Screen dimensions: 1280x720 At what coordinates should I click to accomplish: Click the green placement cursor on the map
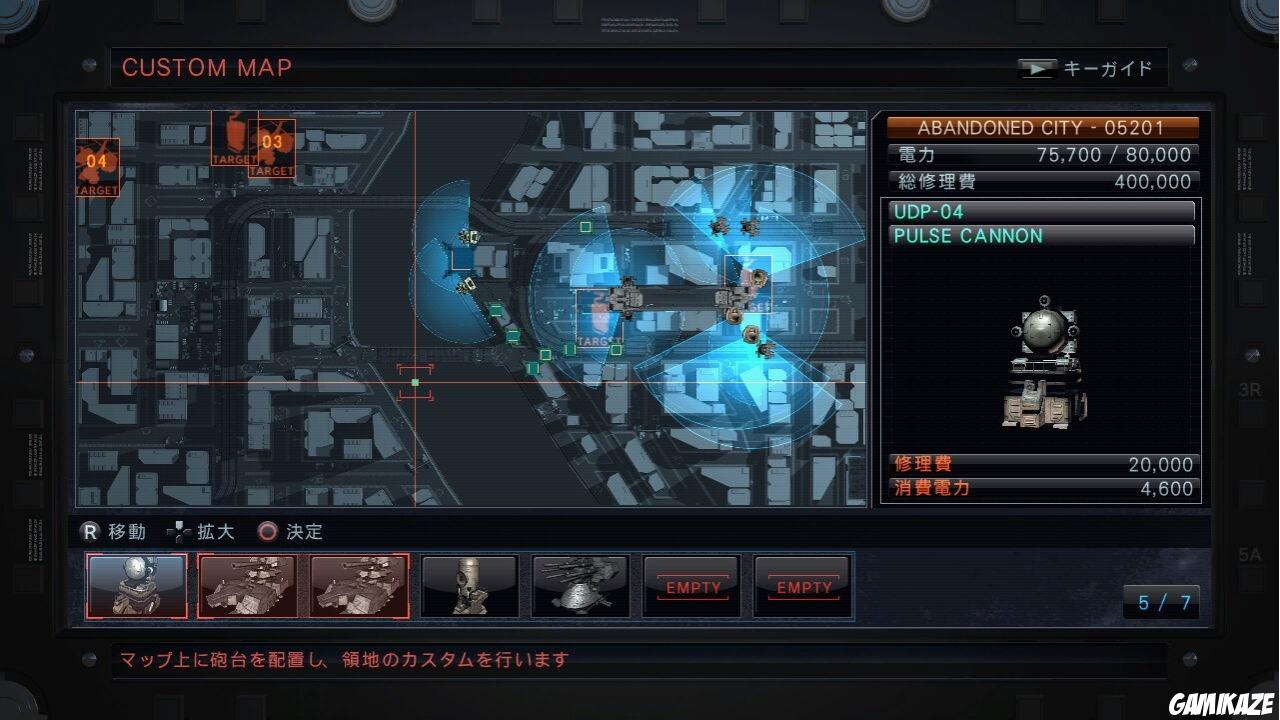tap(414, 382)
